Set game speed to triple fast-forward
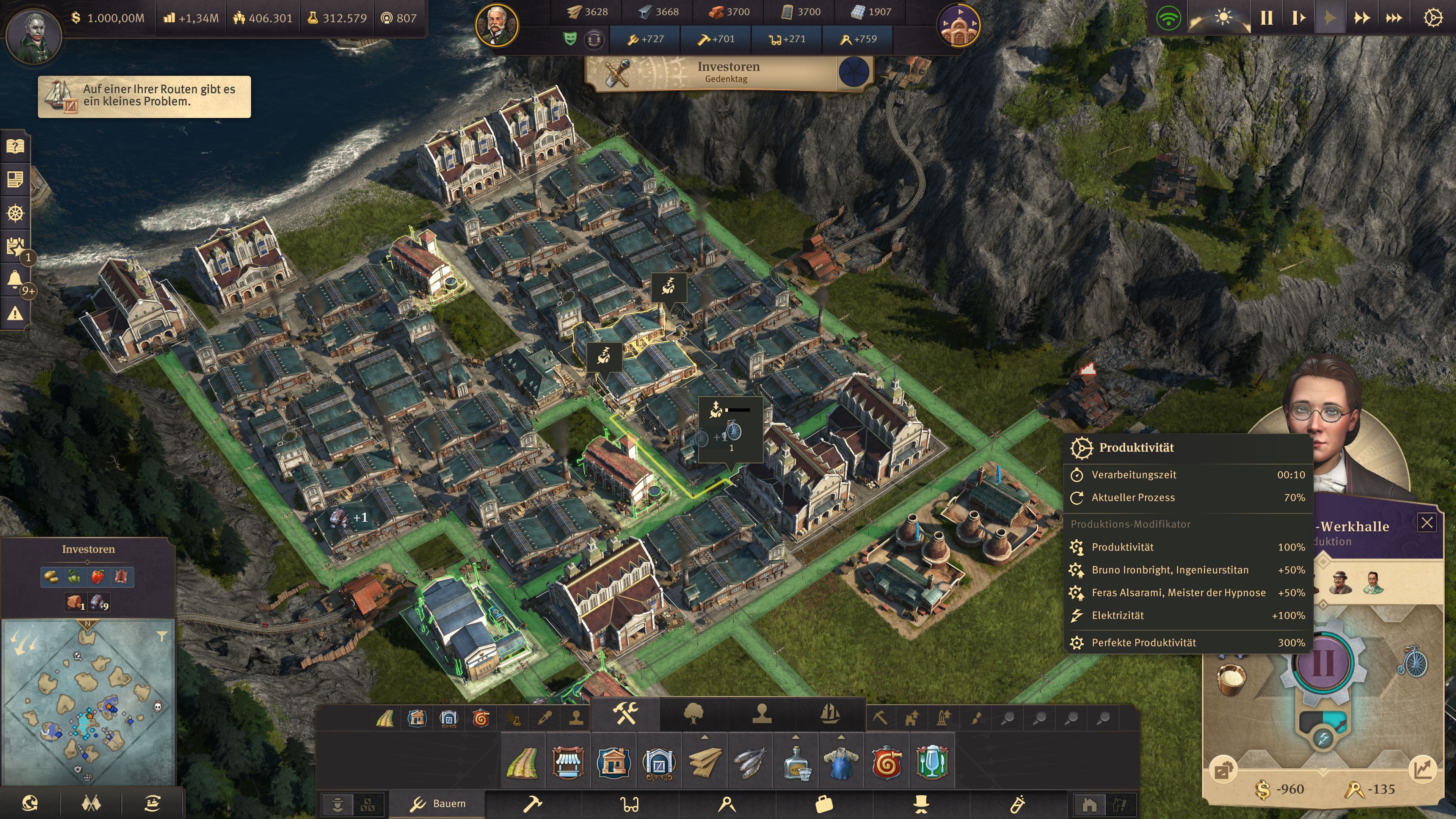 coord(1393,18)
